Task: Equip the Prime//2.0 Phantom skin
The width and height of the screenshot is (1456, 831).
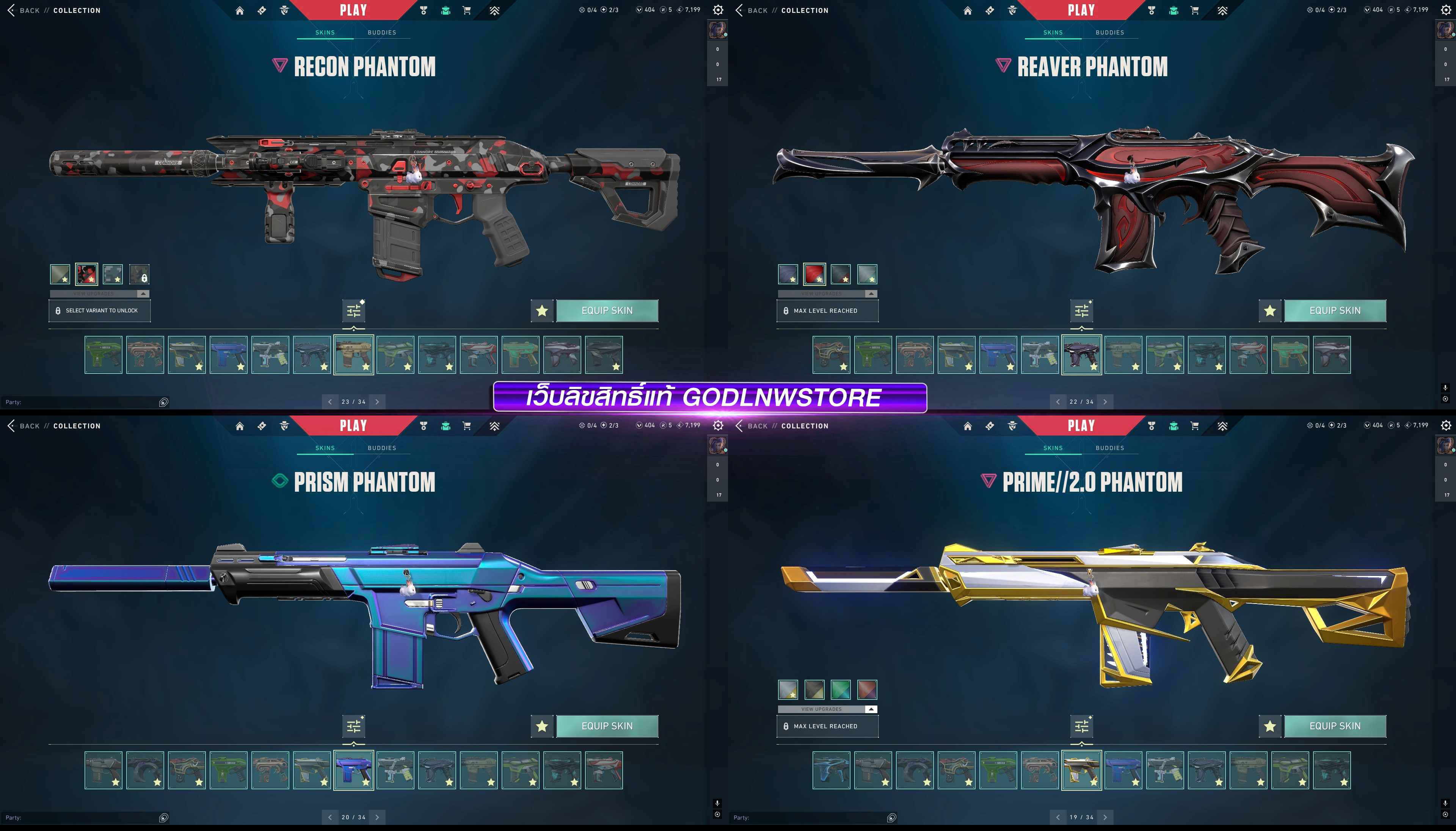Action: coord(1334,726)
